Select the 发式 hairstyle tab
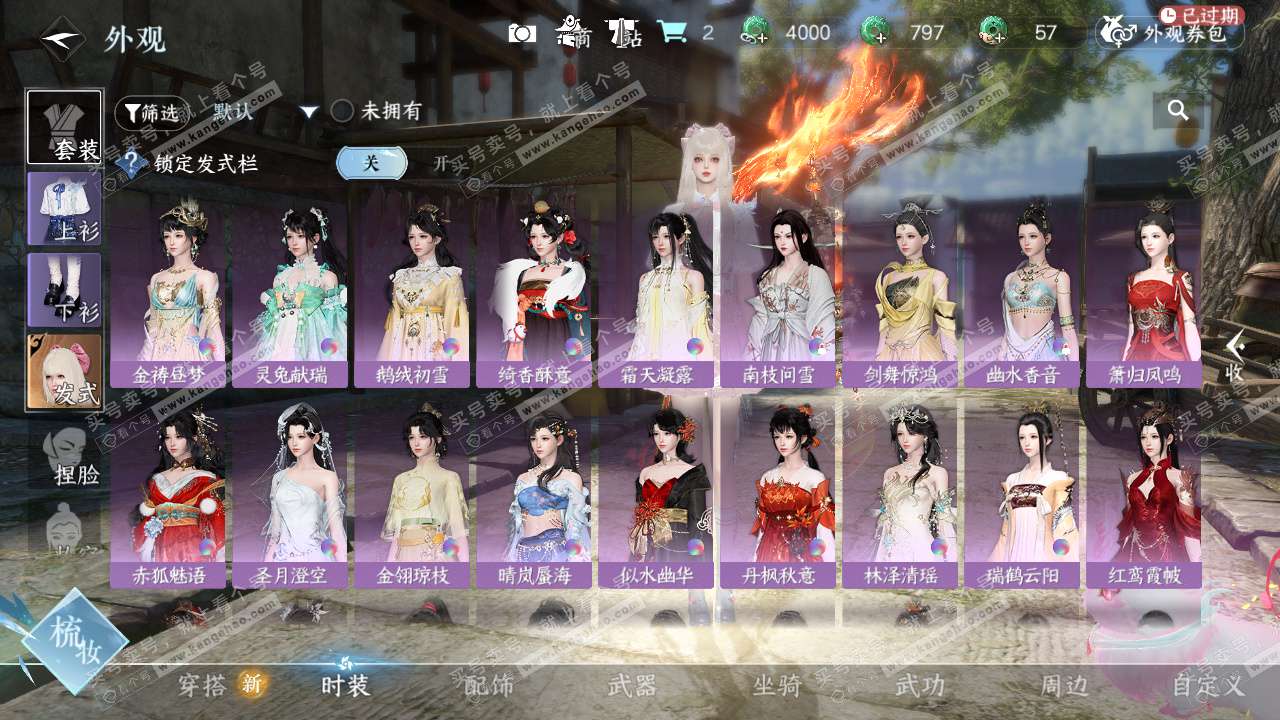Image resolution: width=1280 pixels, height=720 pixels. pos(65,371)
